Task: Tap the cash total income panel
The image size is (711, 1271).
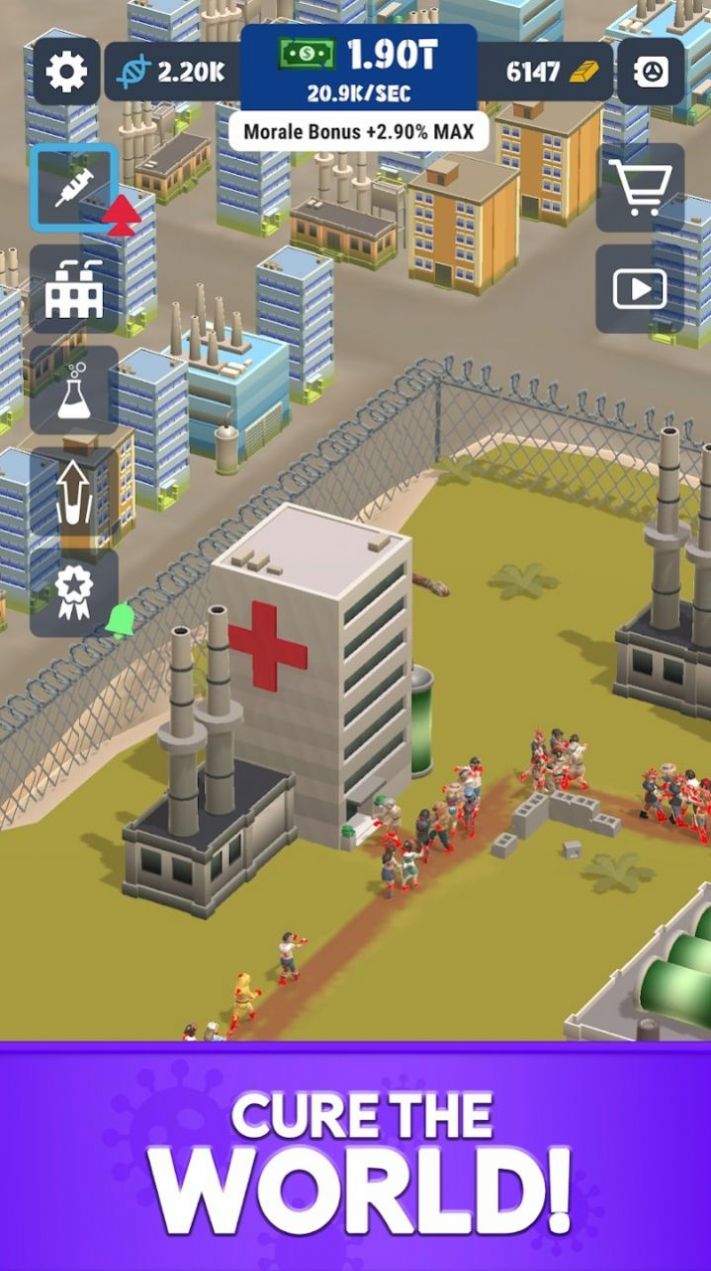Action: [x=359, y=68]
